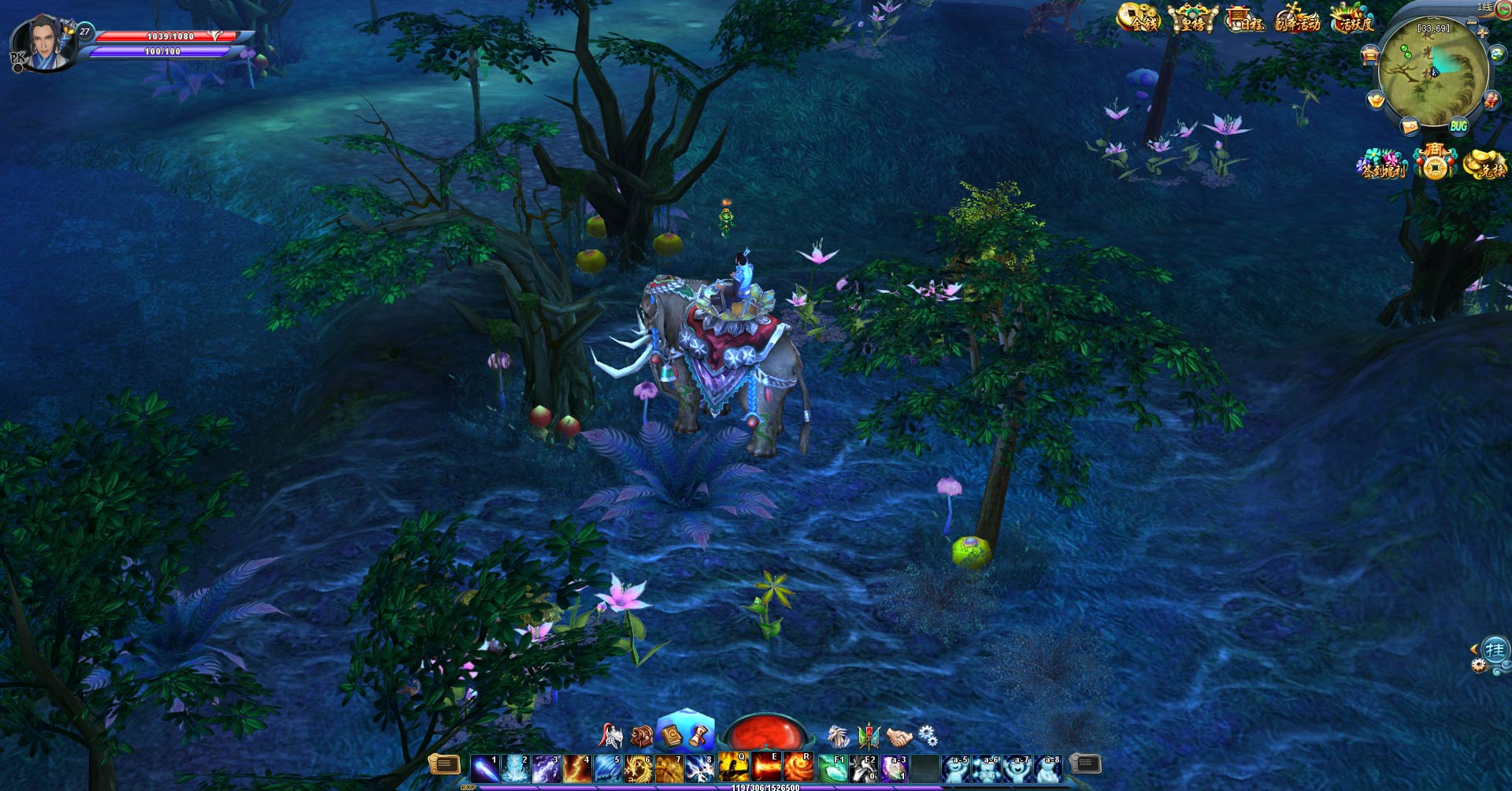Open the 商 shop coin icon

pyautogui.click(x=1435, y=162)
